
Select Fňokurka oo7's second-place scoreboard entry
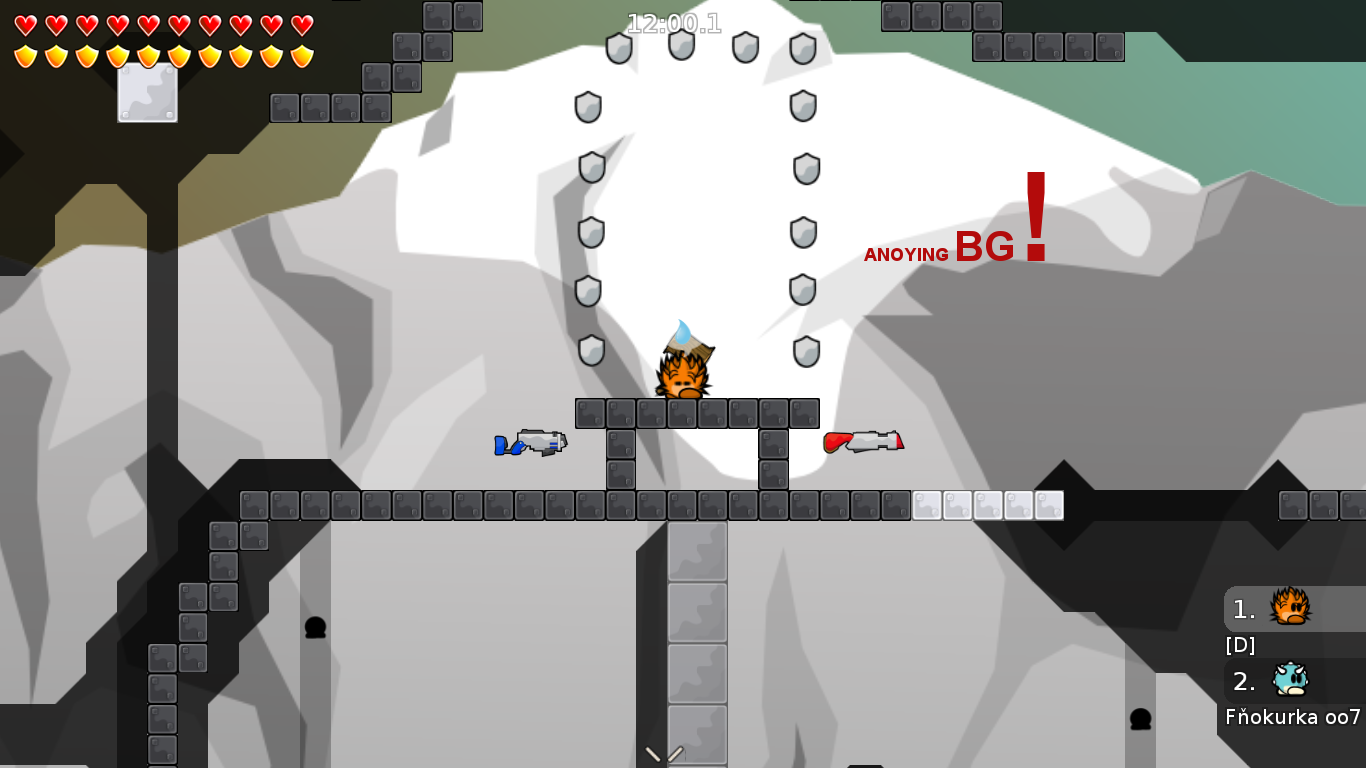point(1290,681)
